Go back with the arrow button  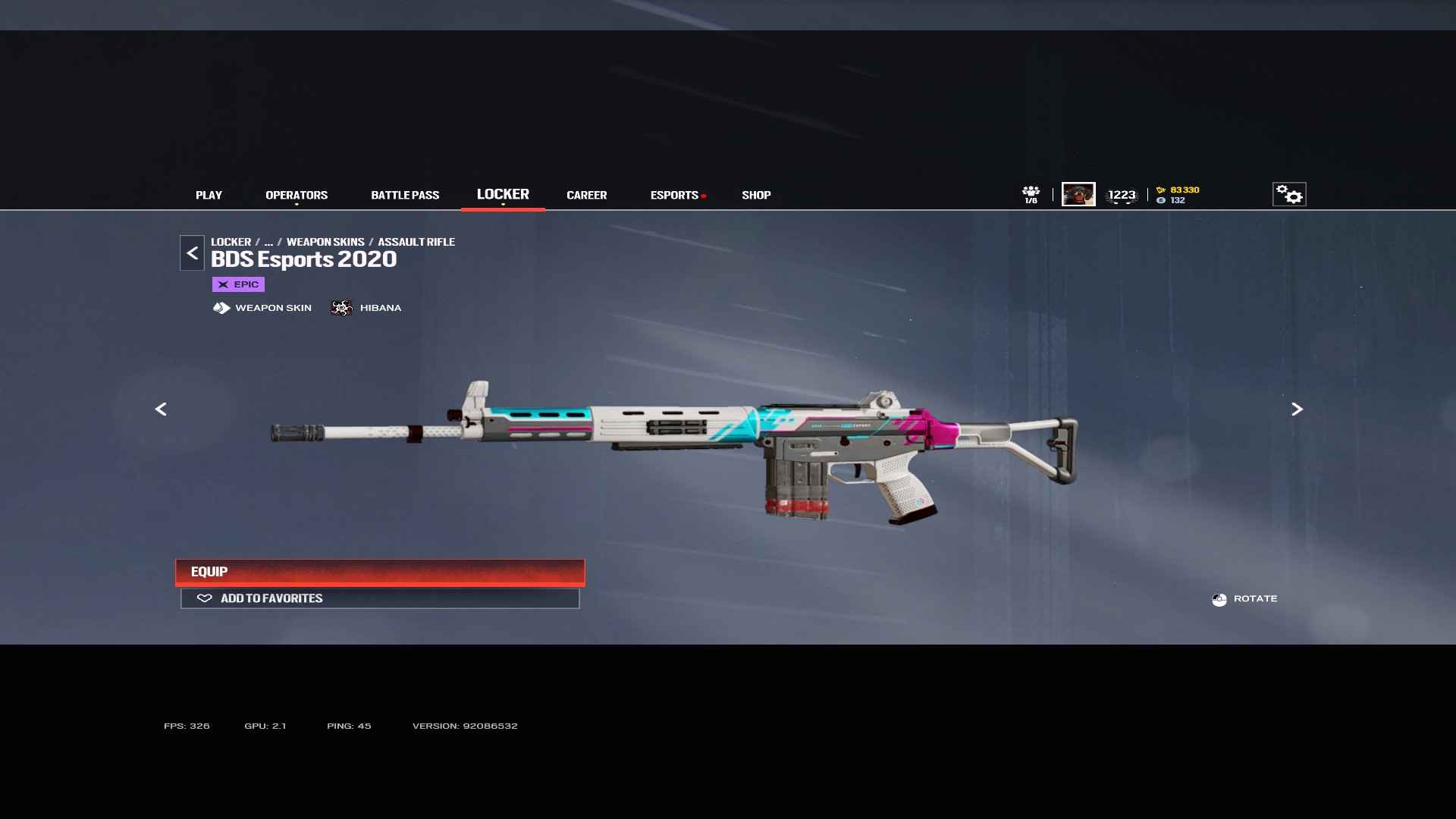click(x=192, y=253)
